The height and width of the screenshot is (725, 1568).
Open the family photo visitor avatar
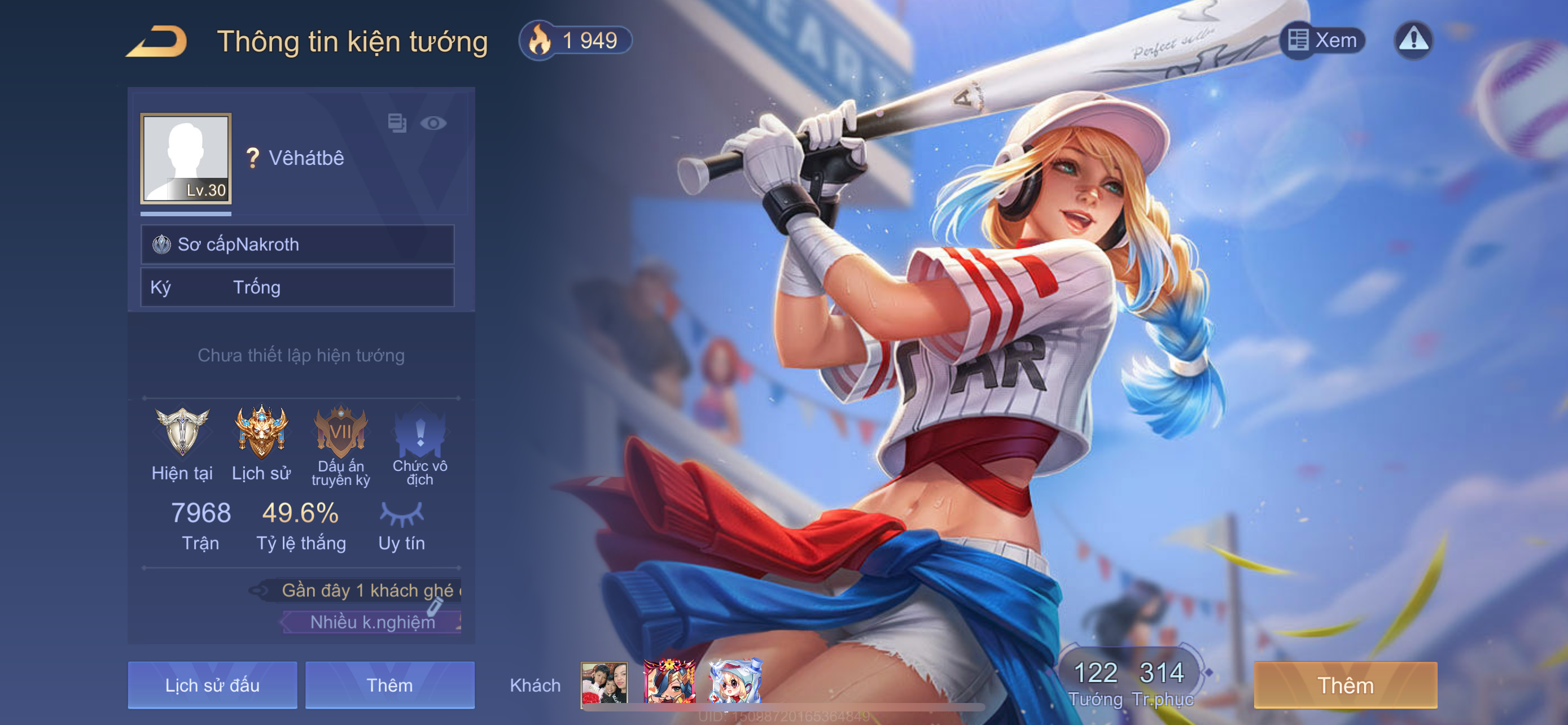click(x=604, y=683)
